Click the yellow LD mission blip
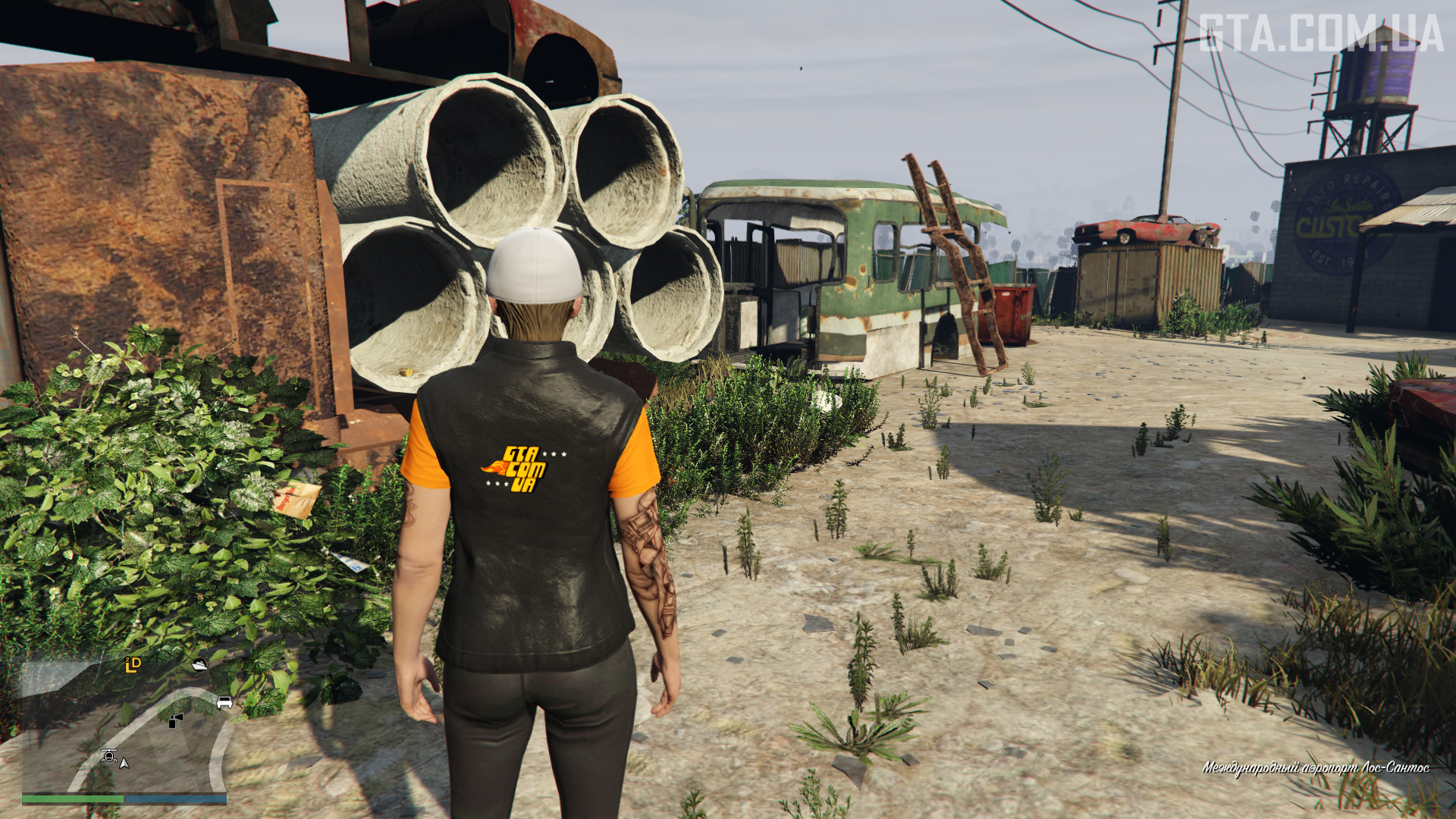Viewport: 1456px width, 819px height. pyautogui.click(x=133, y=665)
